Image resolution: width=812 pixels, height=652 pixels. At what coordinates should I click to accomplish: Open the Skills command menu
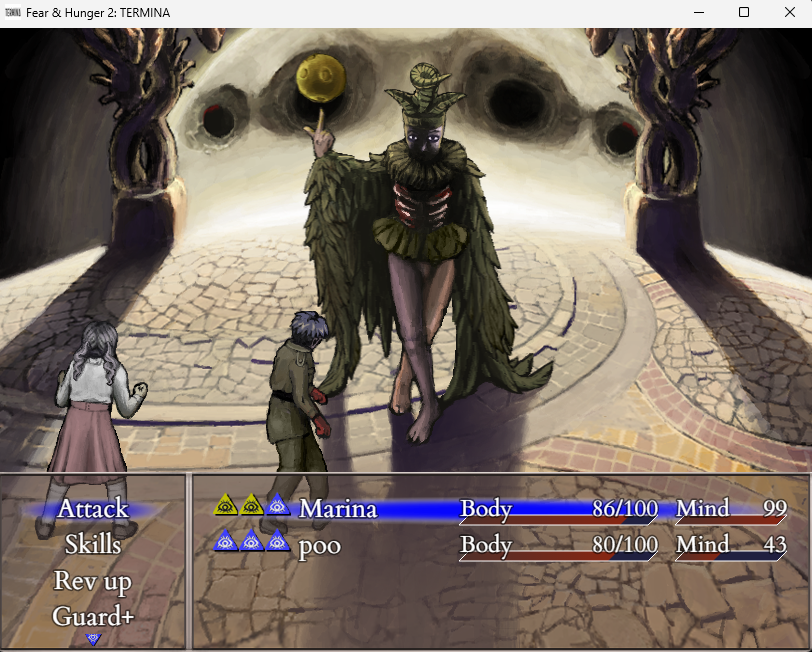coord(93,545)
